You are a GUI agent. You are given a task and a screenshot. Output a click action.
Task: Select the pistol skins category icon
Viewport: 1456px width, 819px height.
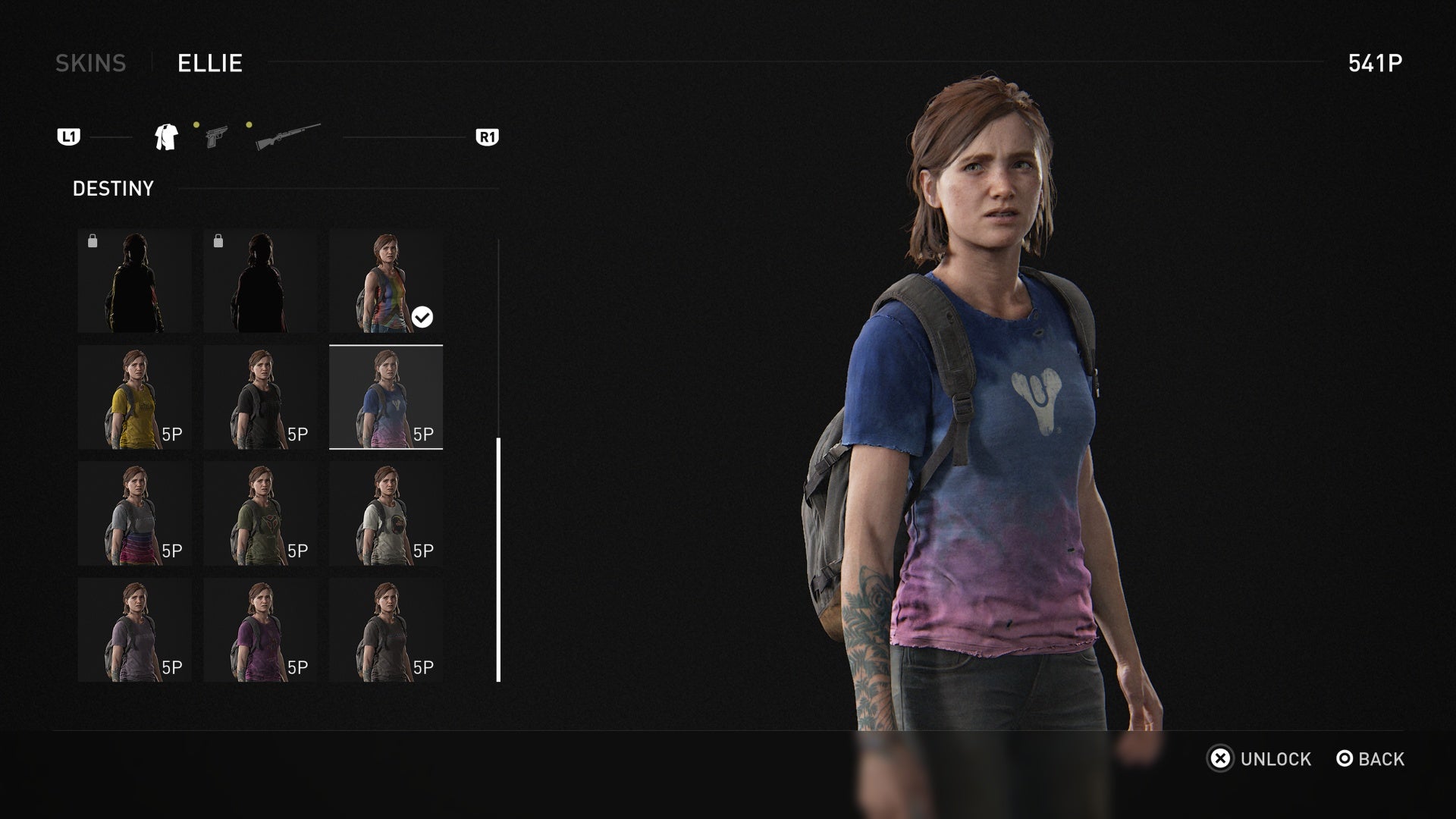216,136
